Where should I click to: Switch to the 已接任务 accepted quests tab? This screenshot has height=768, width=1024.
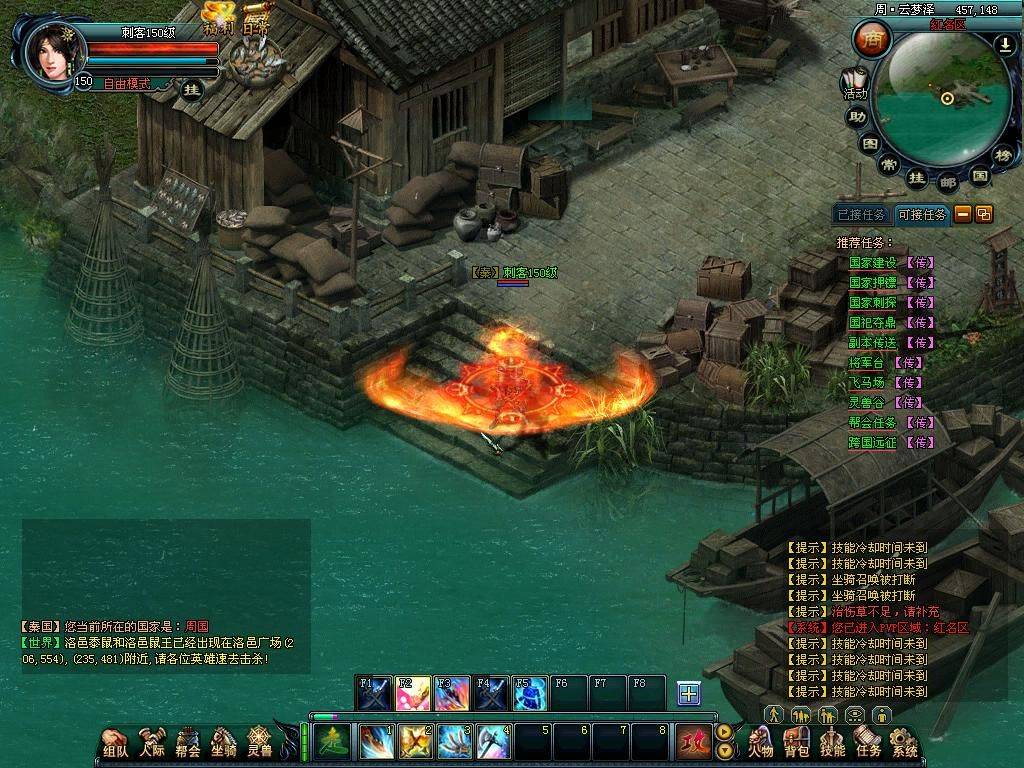pos(861,214)
